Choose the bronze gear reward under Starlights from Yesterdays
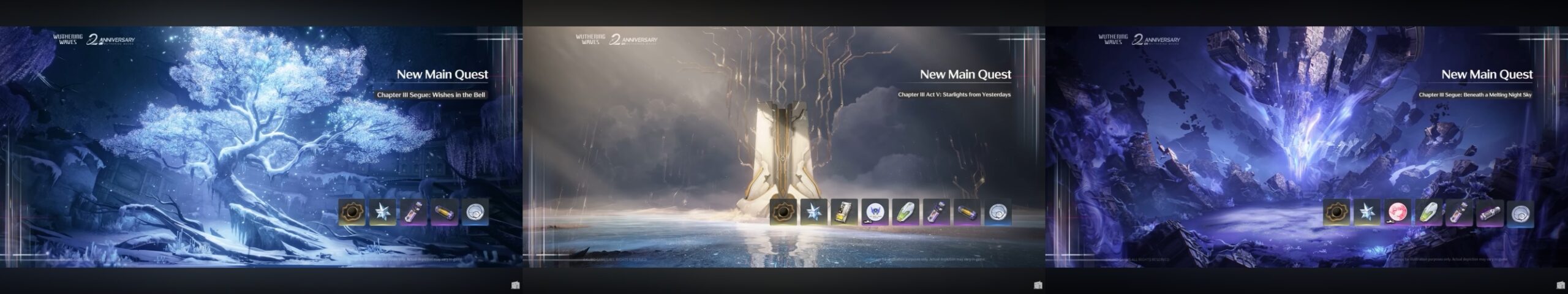 pos(783,212)
